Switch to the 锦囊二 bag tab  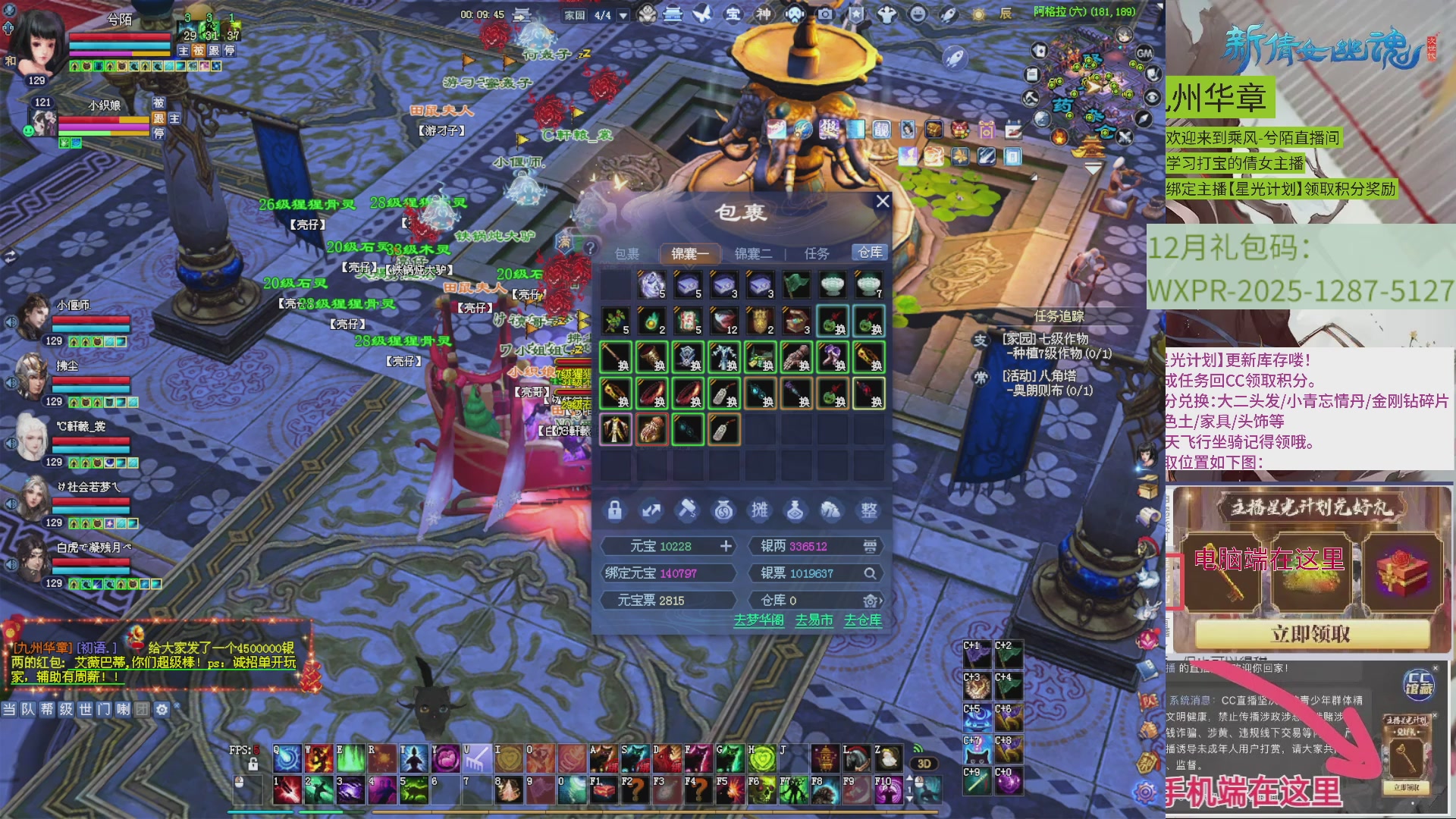pyautogui.click(x=752, y=253)
